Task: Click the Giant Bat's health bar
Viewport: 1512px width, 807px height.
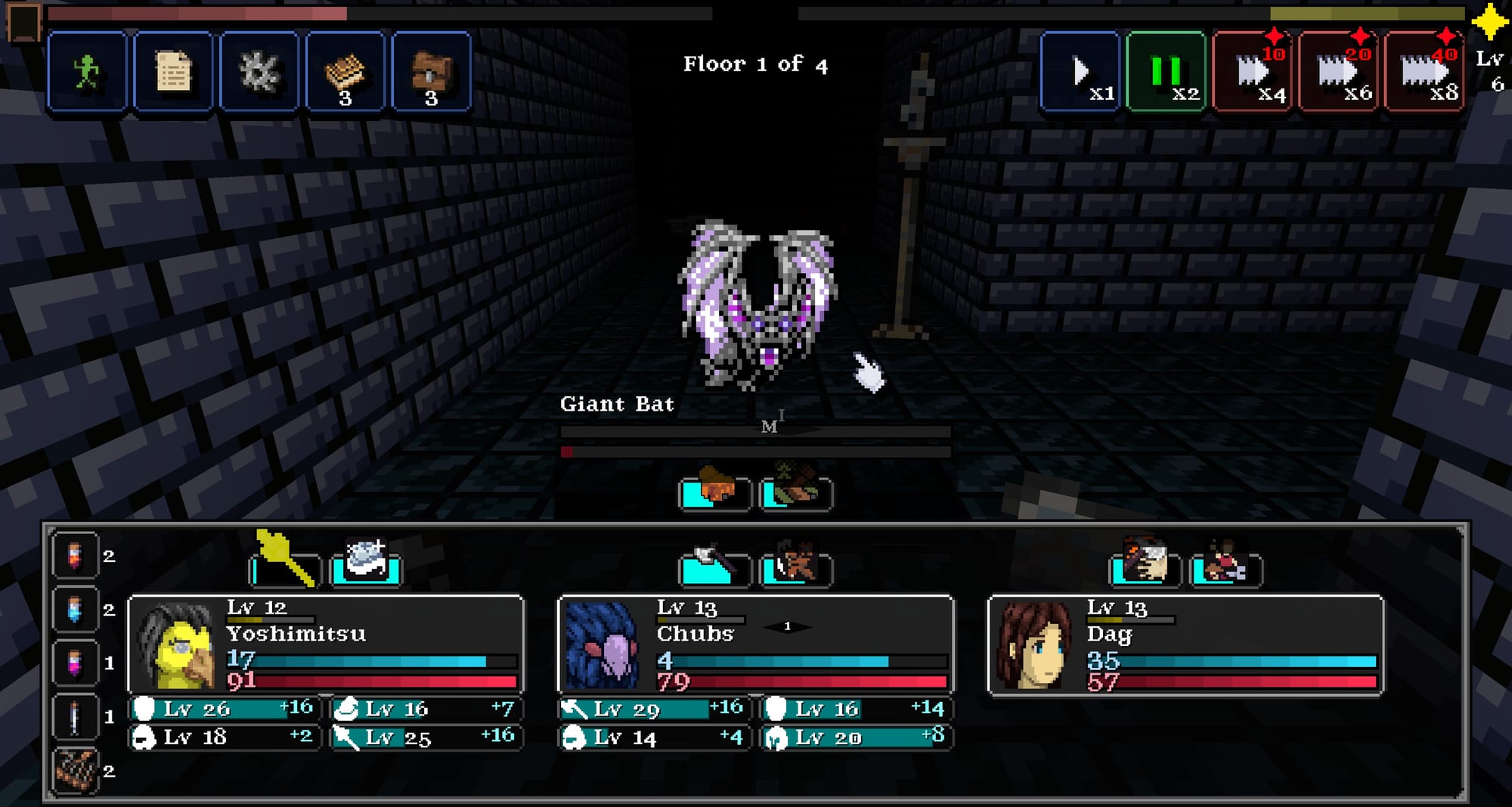Action: pyautogui.click(x=756, y=452)
